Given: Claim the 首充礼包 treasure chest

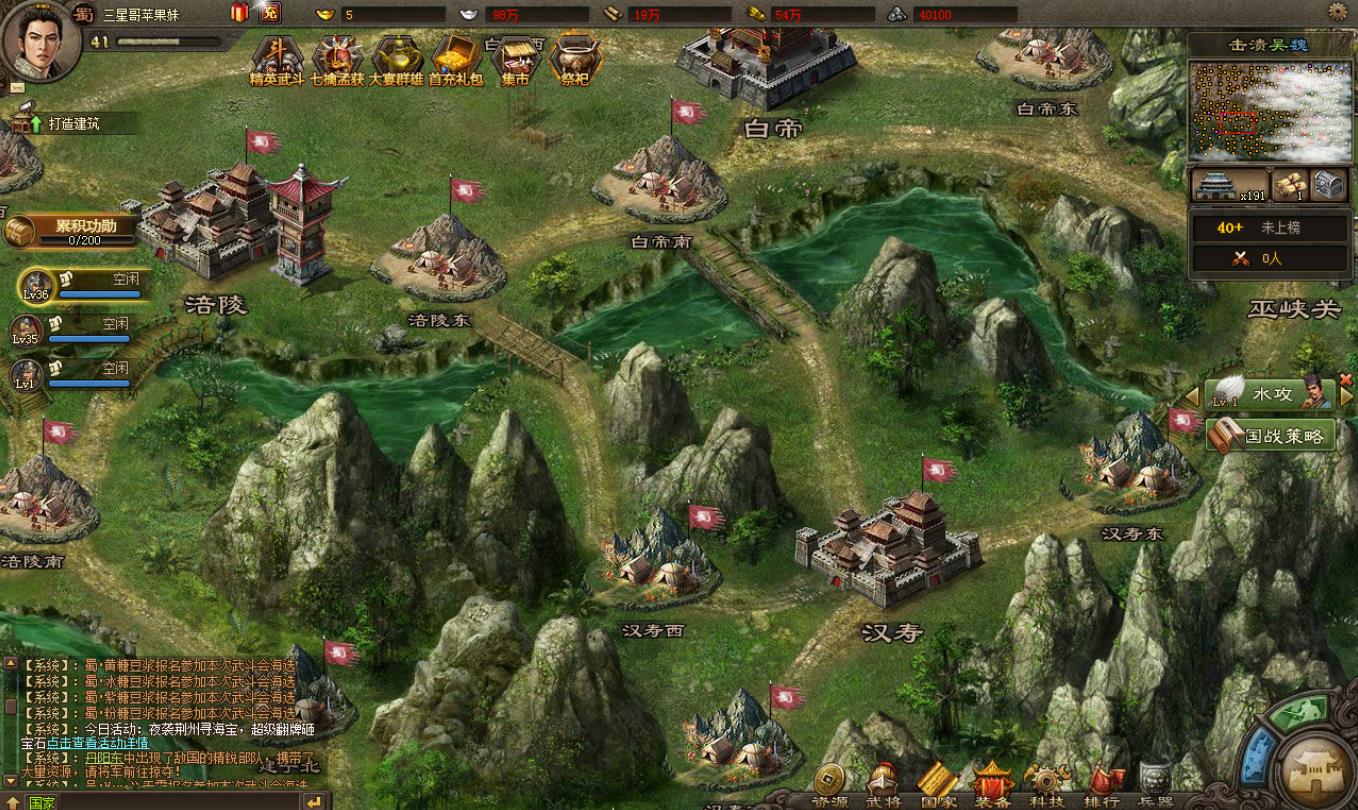Looking at the screenshot, I should pyautogui.click(x=456, y=58).
